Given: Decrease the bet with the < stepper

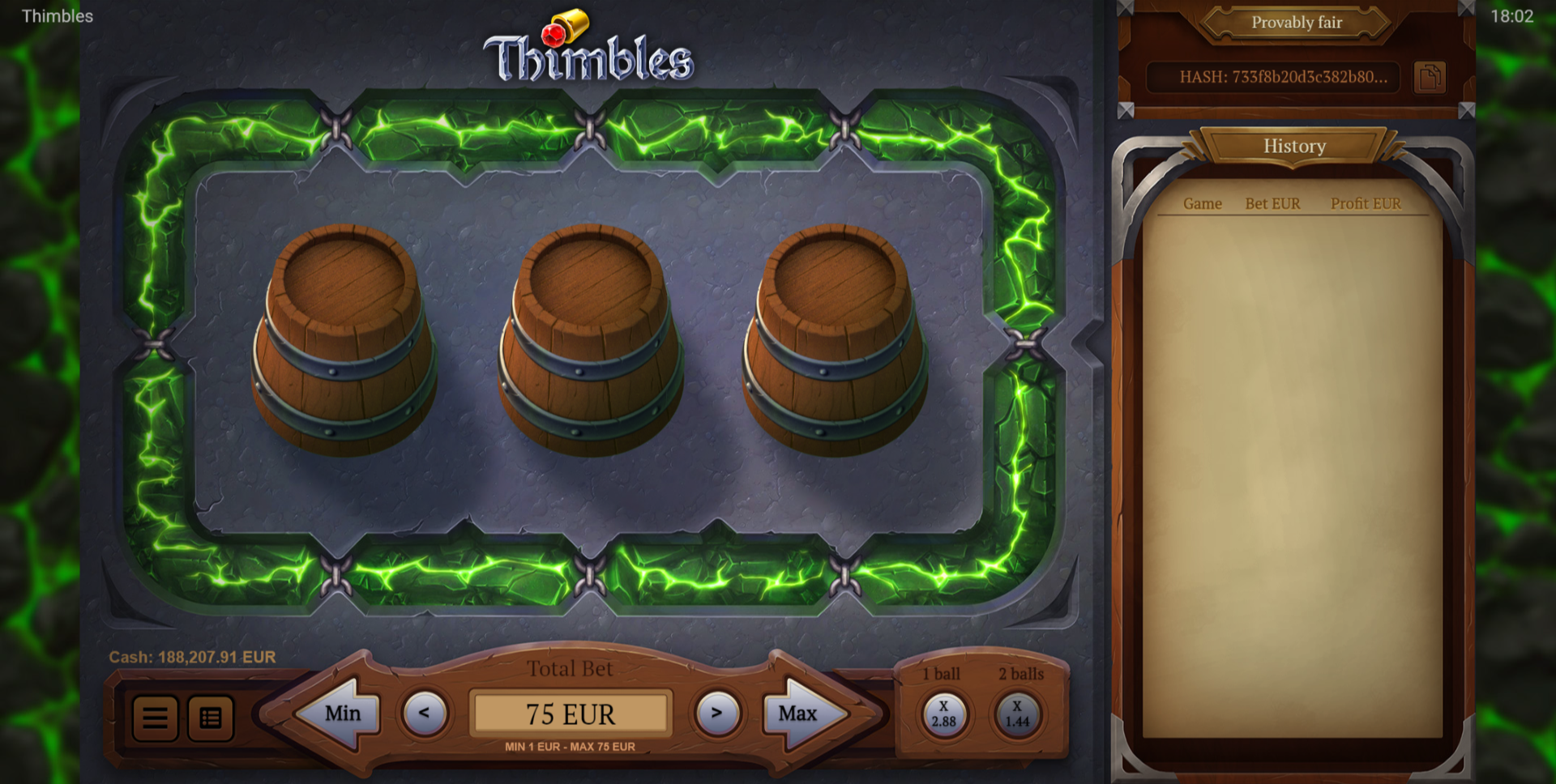Looking at the screenshot, I should [x=425, y=714].
